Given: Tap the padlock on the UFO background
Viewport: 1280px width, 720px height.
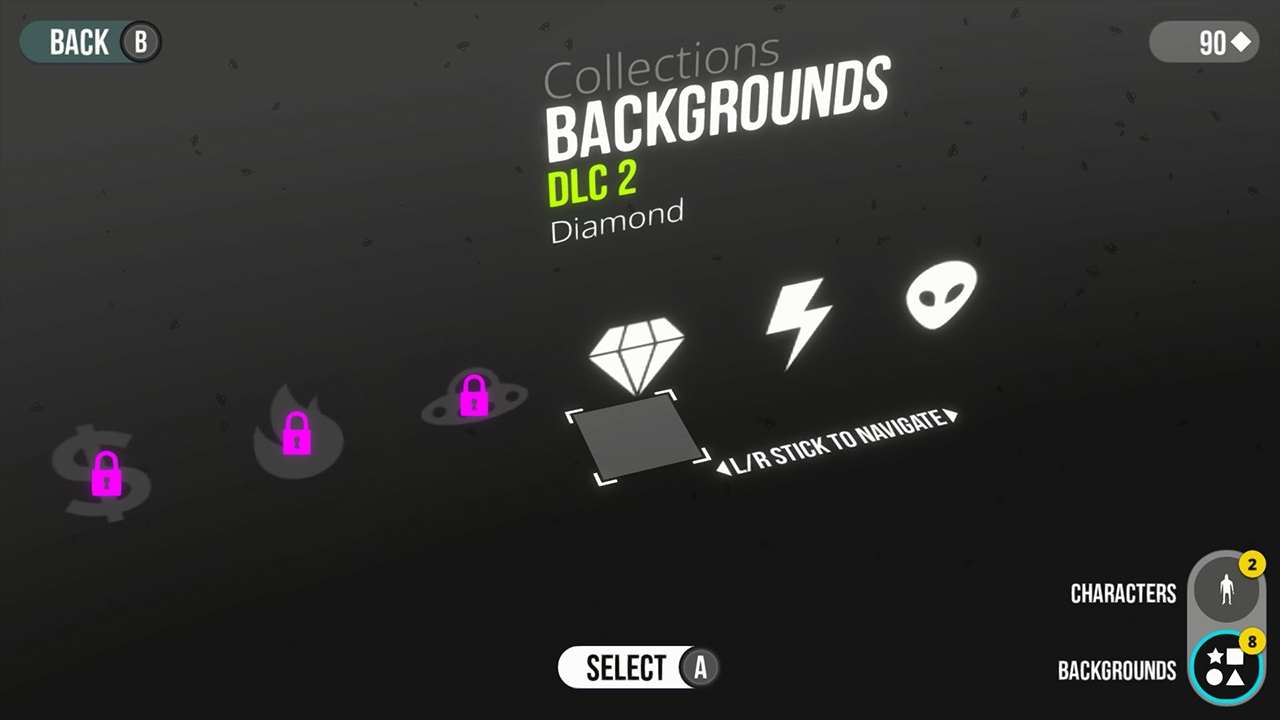Looking at the screenshot, I should (473, 395).
